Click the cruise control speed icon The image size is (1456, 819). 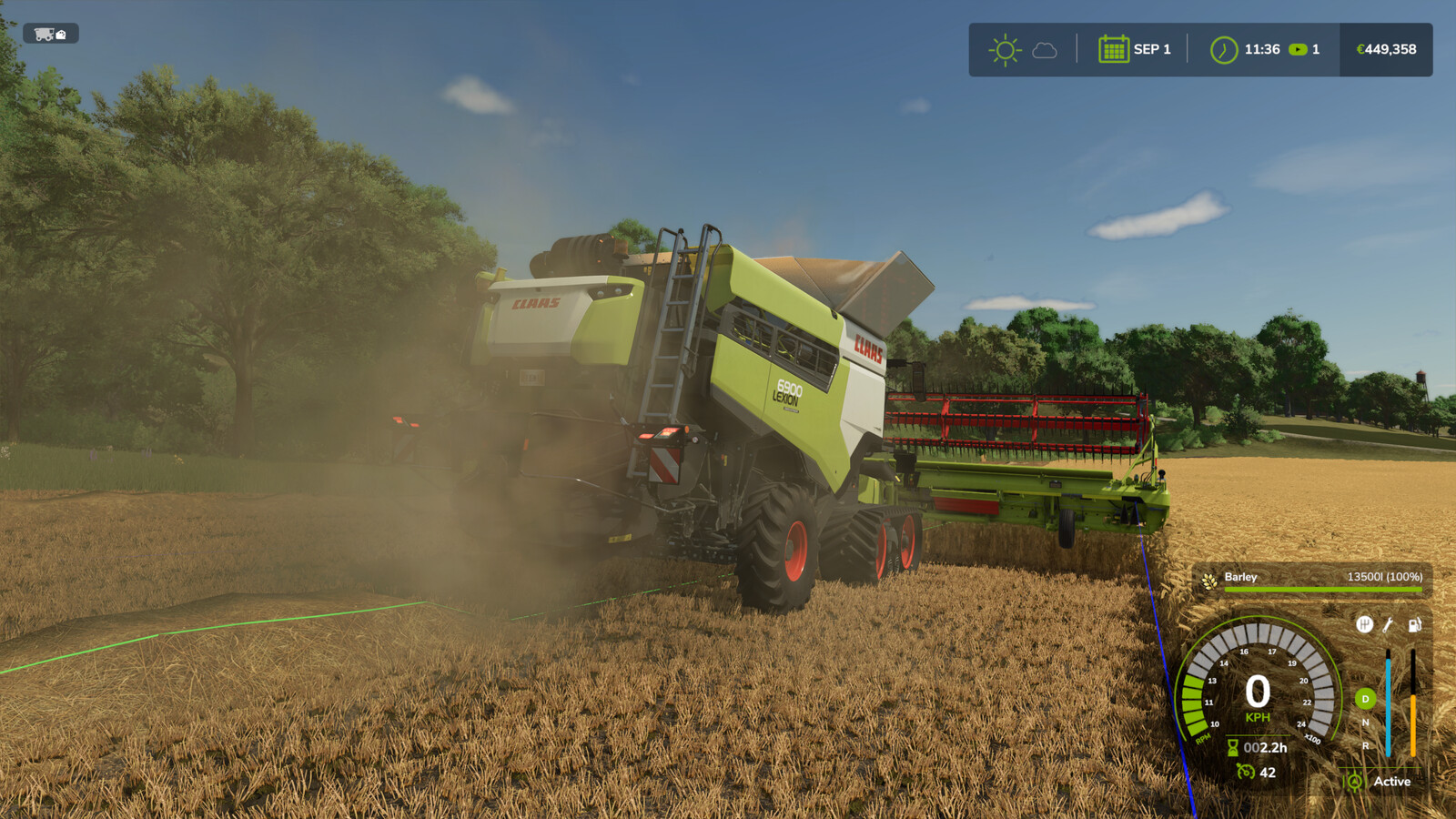pyautogui.click(x=1244, y=773)
